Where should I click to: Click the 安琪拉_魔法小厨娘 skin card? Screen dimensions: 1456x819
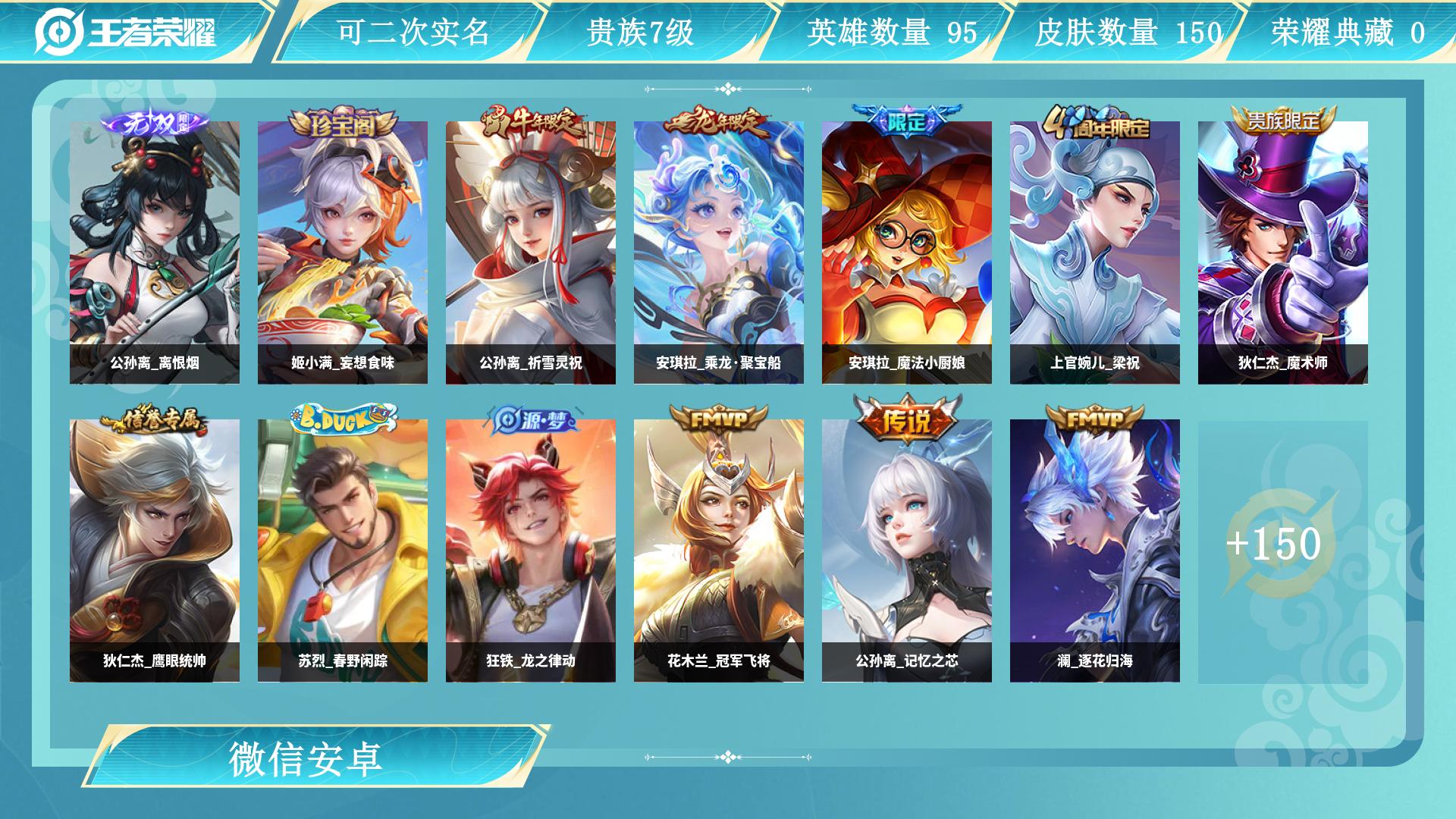[x=907, y=253]
